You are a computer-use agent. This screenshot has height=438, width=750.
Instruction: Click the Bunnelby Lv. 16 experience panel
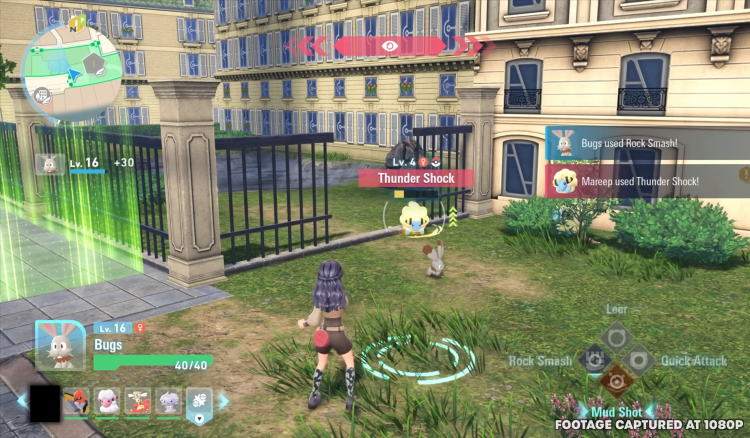pos(85,163)
